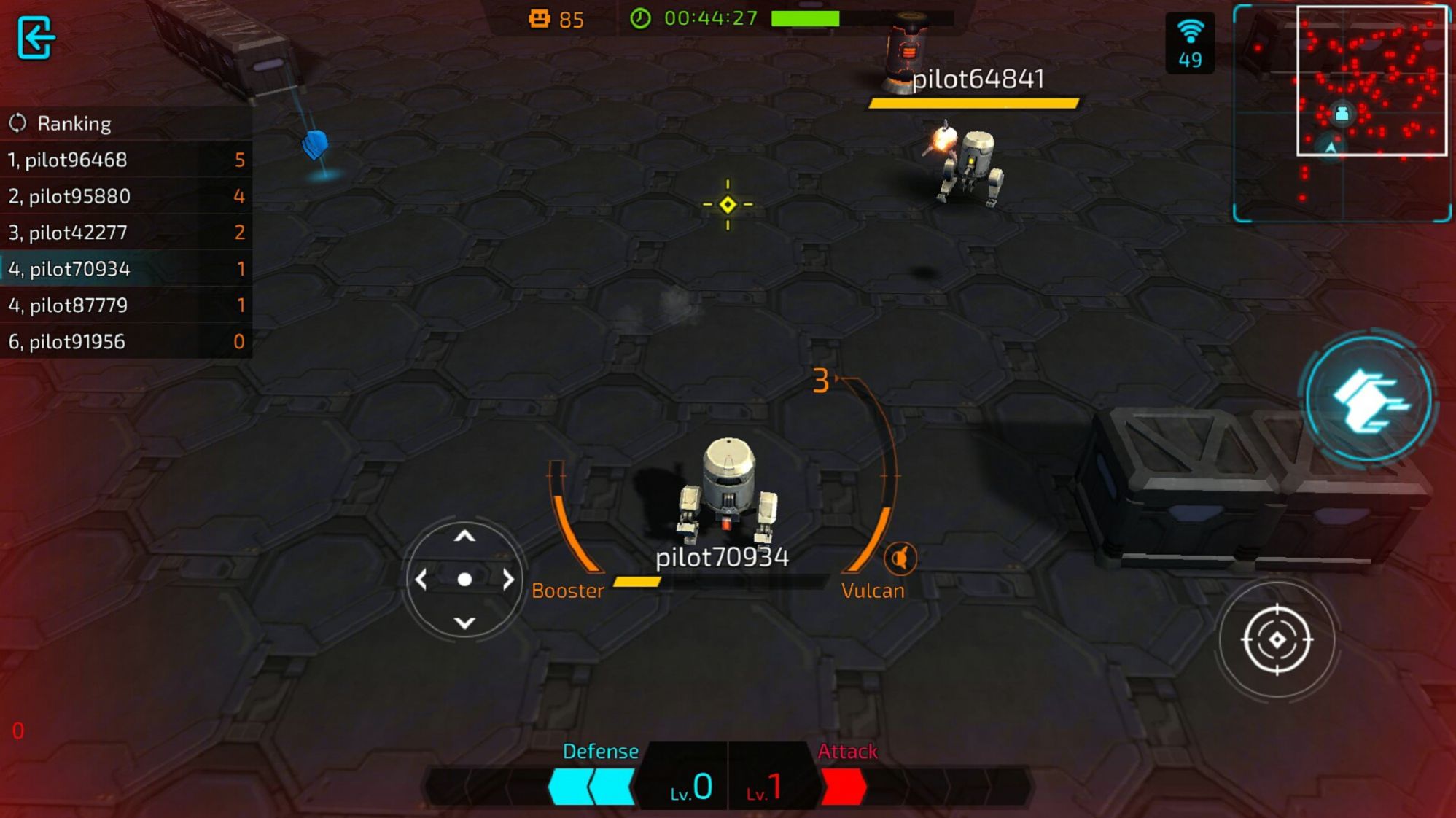Tap the down arrow on movement pad

click(x=464, y=623)
